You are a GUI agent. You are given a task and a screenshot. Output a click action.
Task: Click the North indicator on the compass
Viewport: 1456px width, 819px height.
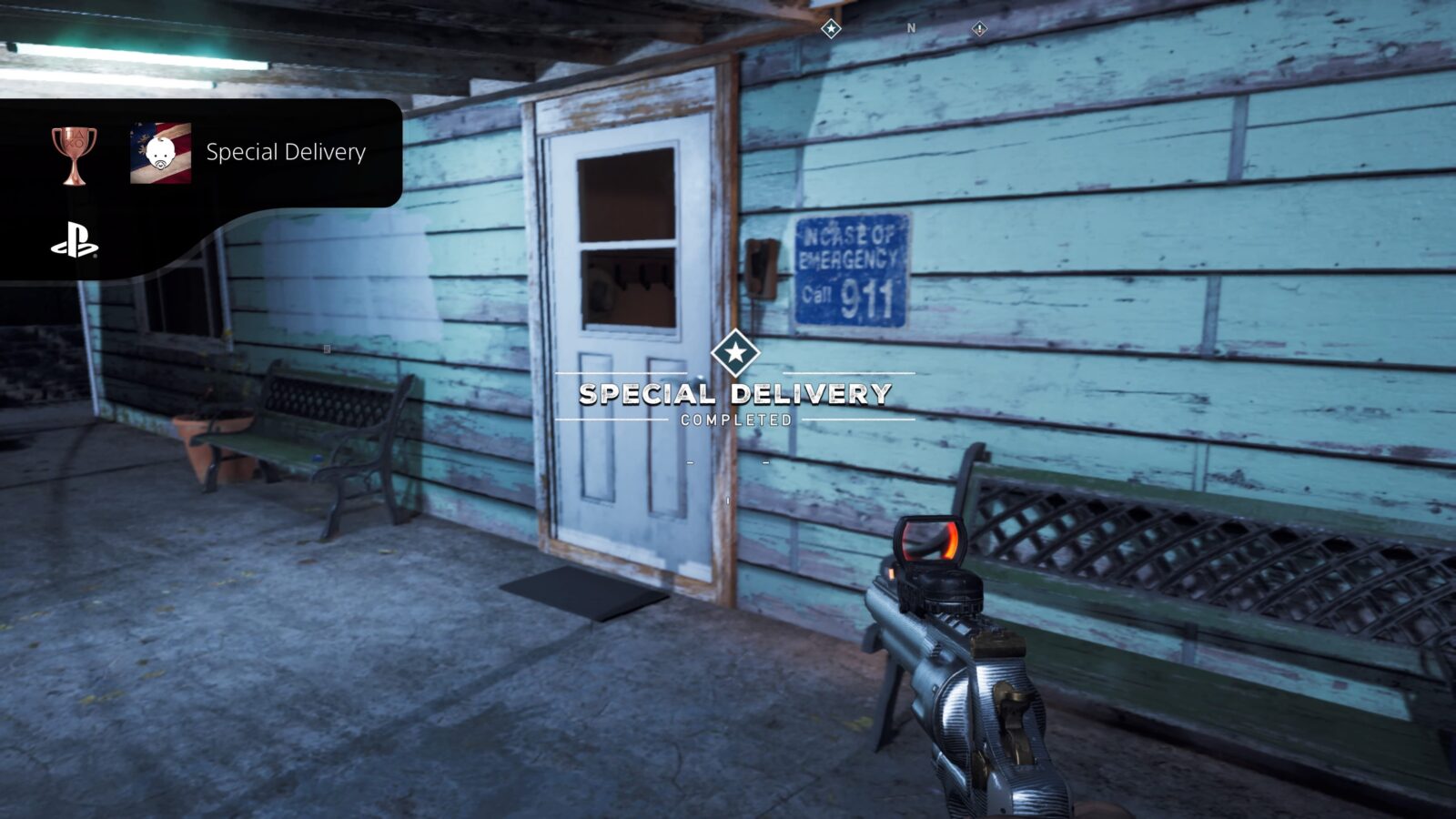pos(910,28)
